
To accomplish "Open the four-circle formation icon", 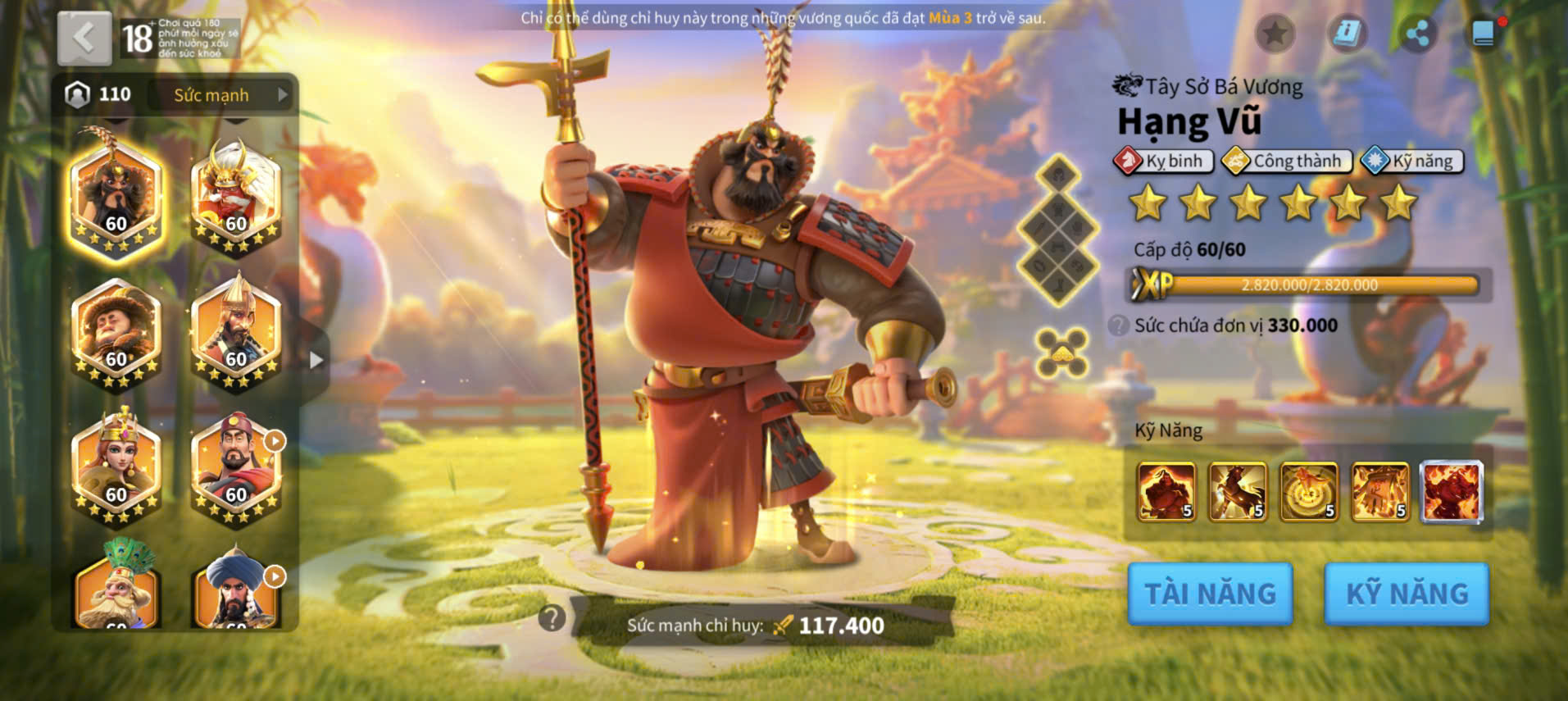I will click(1061, 353).
